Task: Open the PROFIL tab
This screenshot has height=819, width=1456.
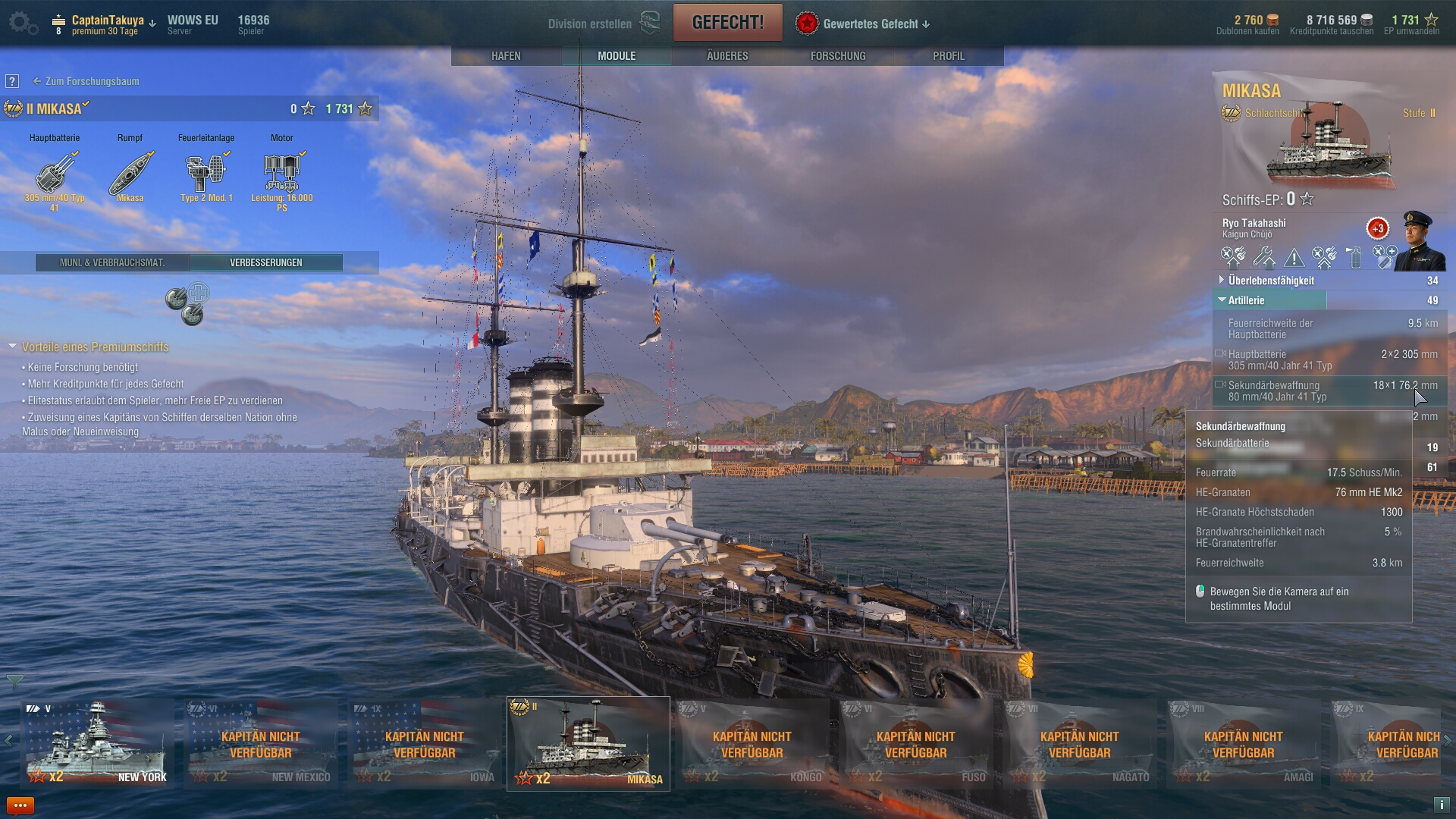Action: (x=949, y=56)
